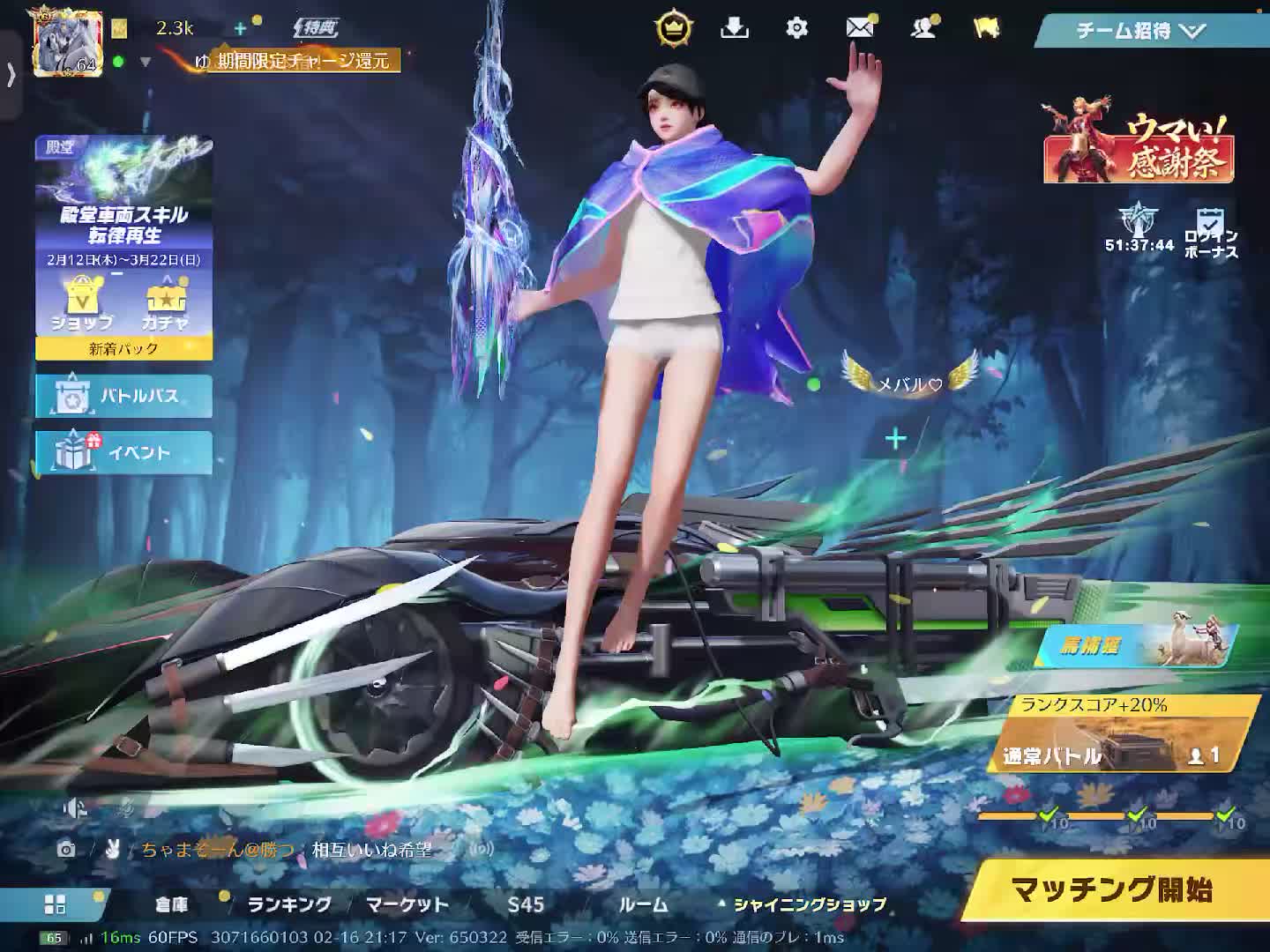Viewport: 1270px width, 952px height.
Task: Open the ショップ in the 殿堂 banner
Action: tap(81, 304)
